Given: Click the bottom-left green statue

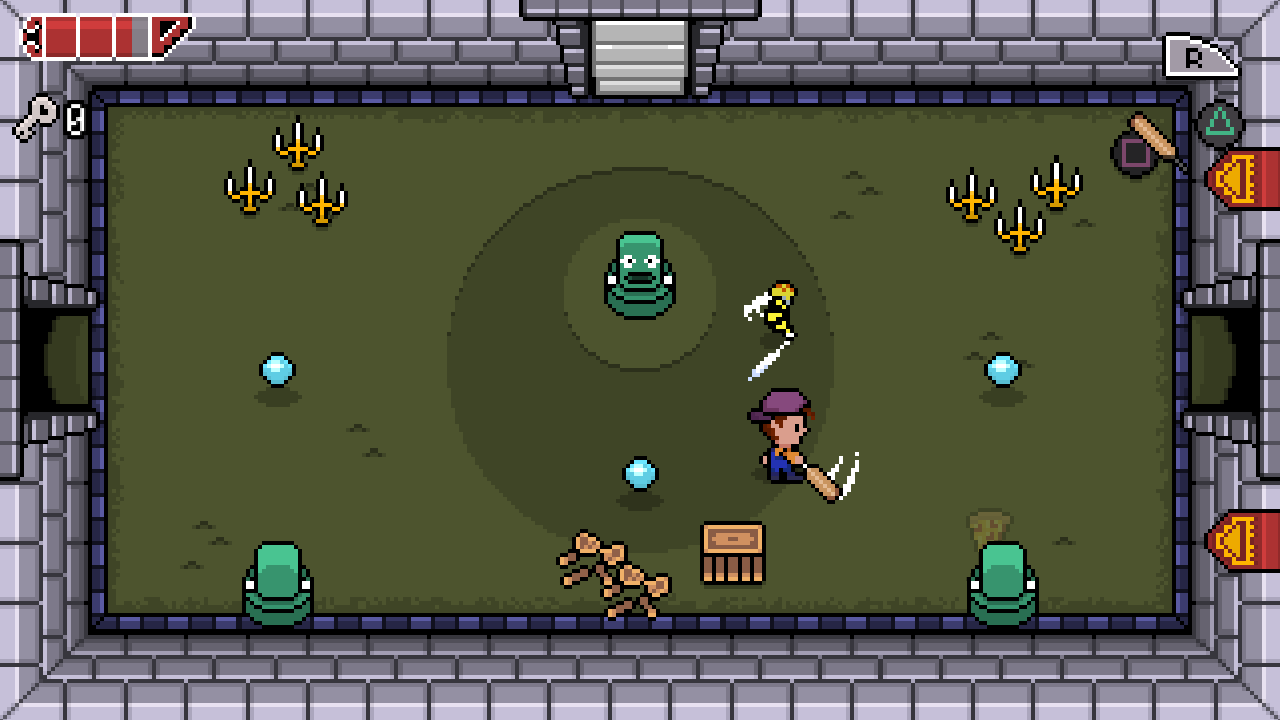Looking at the screenshot, I should (280, 580).
